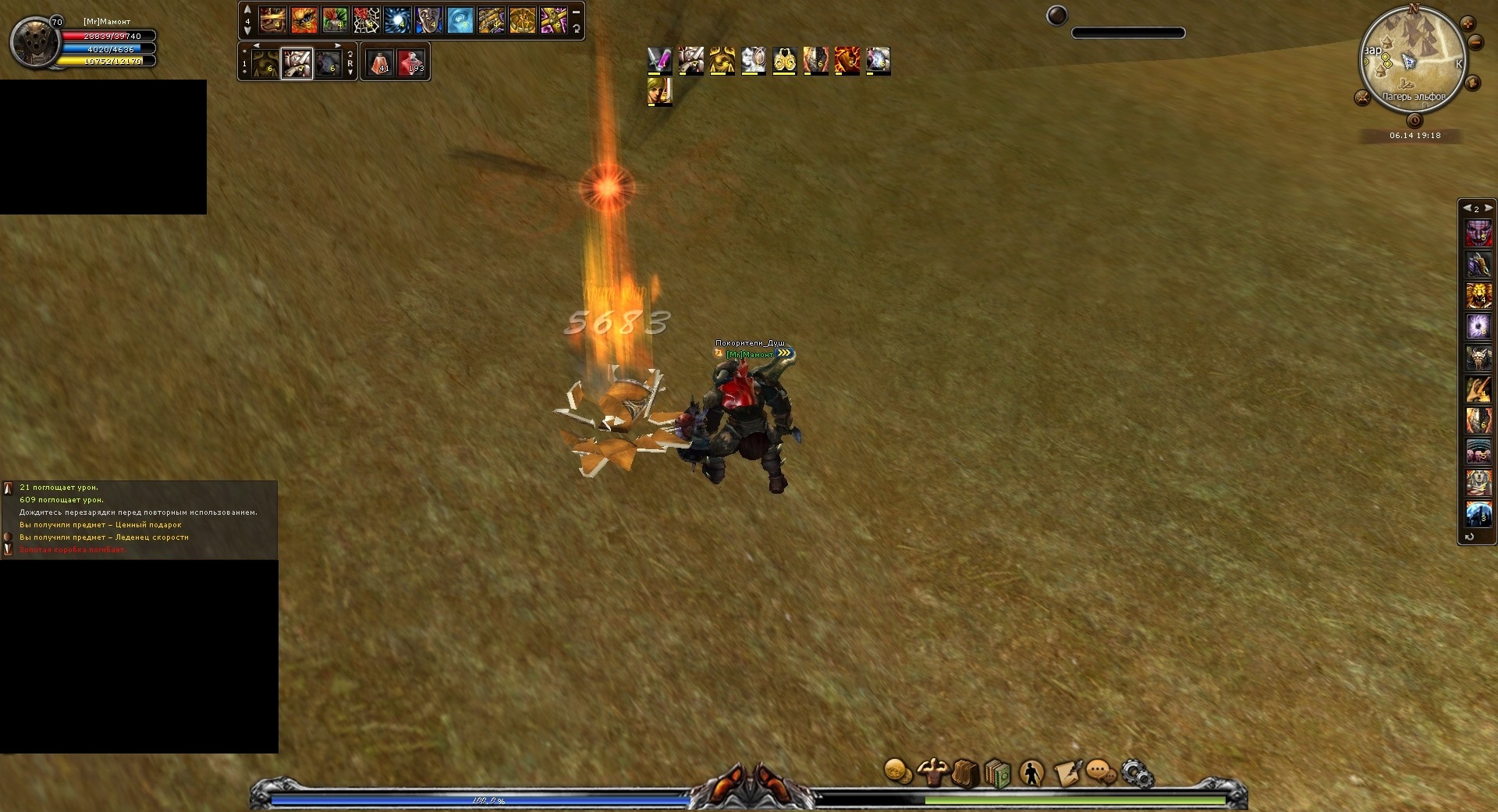Open the character sheet muscle-man icon
This screenshot has width=1498, height=812.
[x=932, y=772]
